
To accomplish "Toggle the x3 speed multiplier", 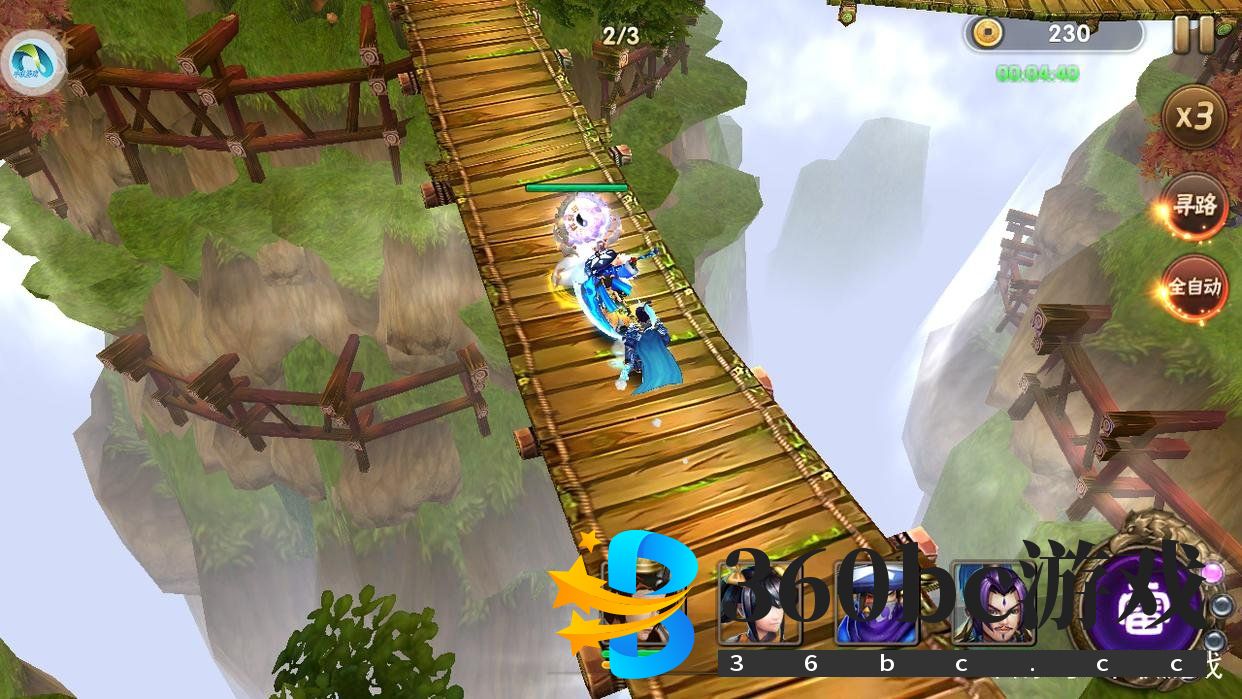I will 1194,117.
